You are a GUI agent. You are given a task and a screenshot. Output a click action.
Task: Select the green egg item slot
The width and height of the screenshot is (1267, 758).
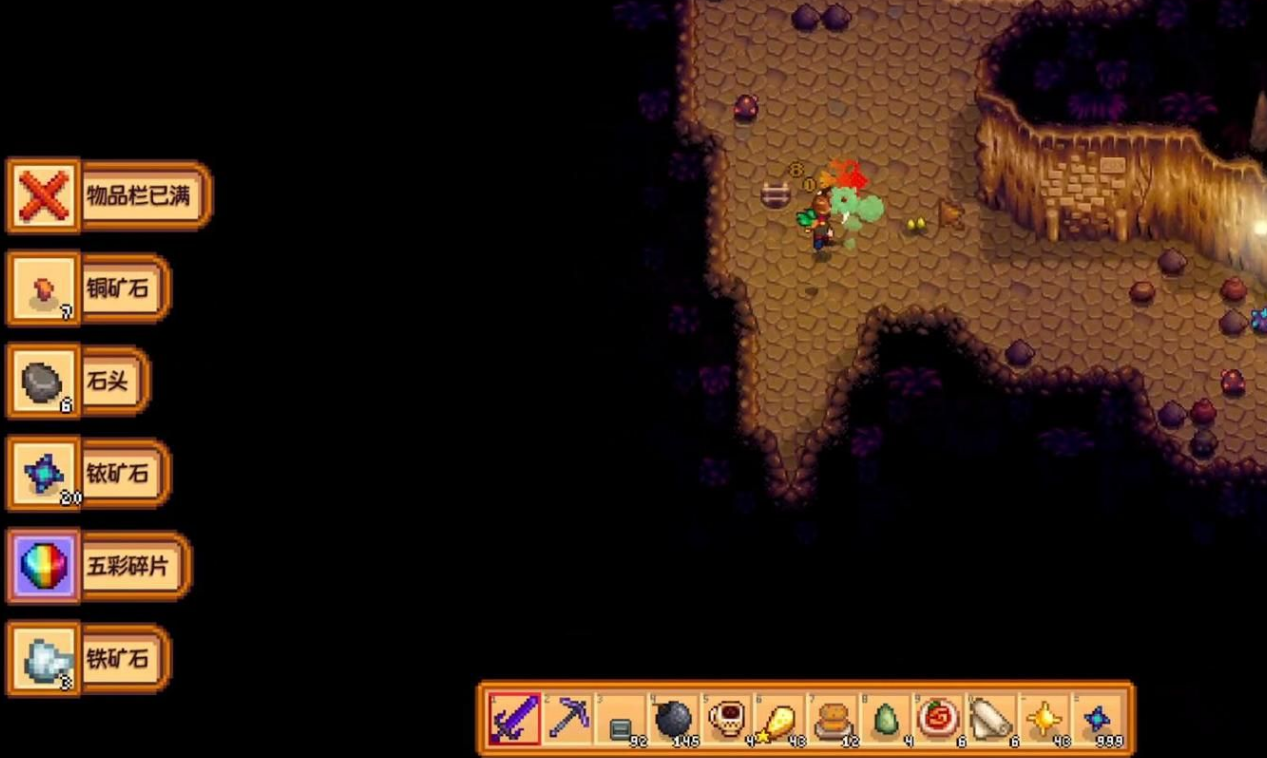click(x=886, y=718)
